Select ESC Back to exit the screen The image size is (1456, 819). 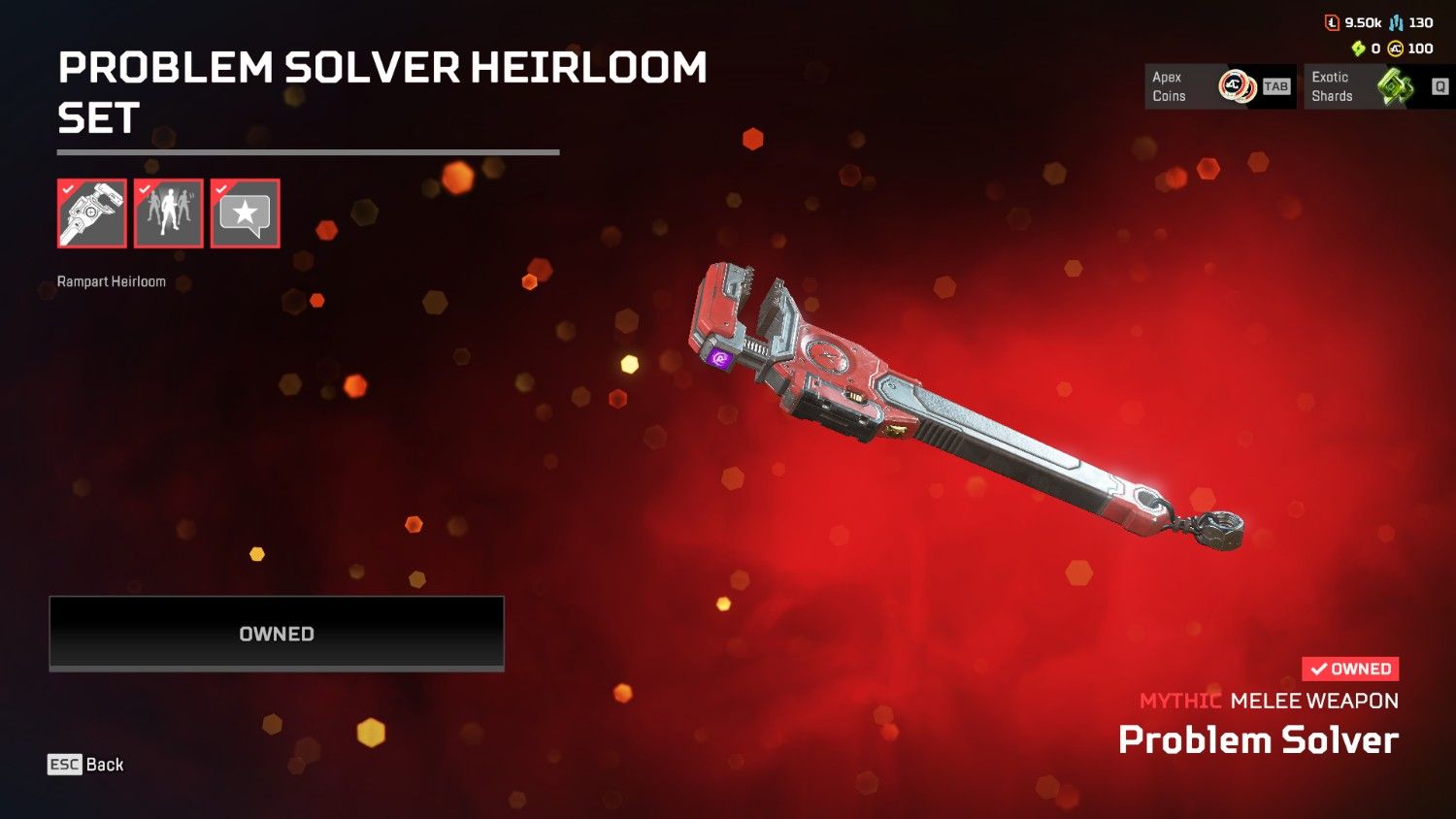coord(85,765)
